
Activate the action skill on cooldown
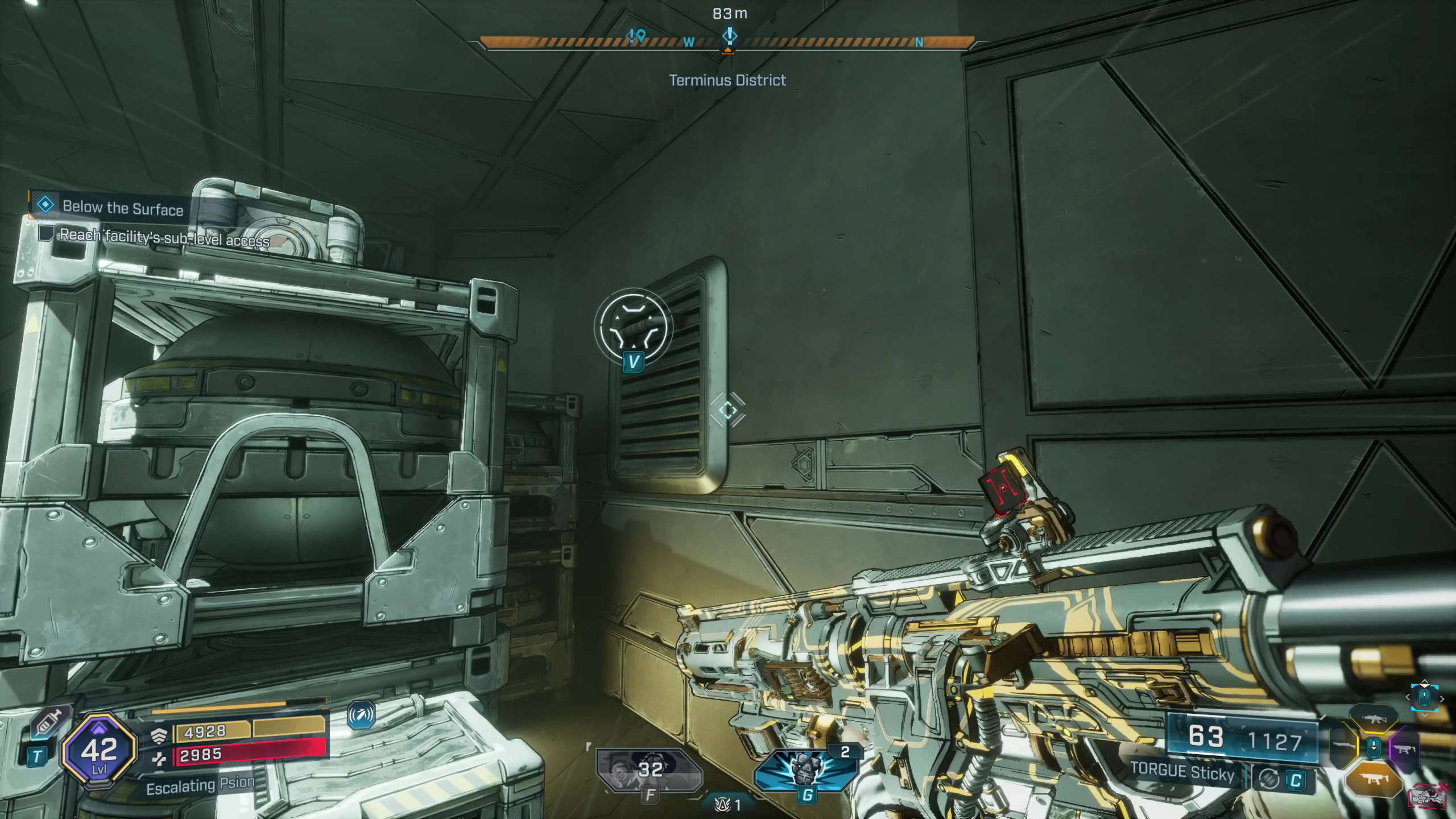650,771
